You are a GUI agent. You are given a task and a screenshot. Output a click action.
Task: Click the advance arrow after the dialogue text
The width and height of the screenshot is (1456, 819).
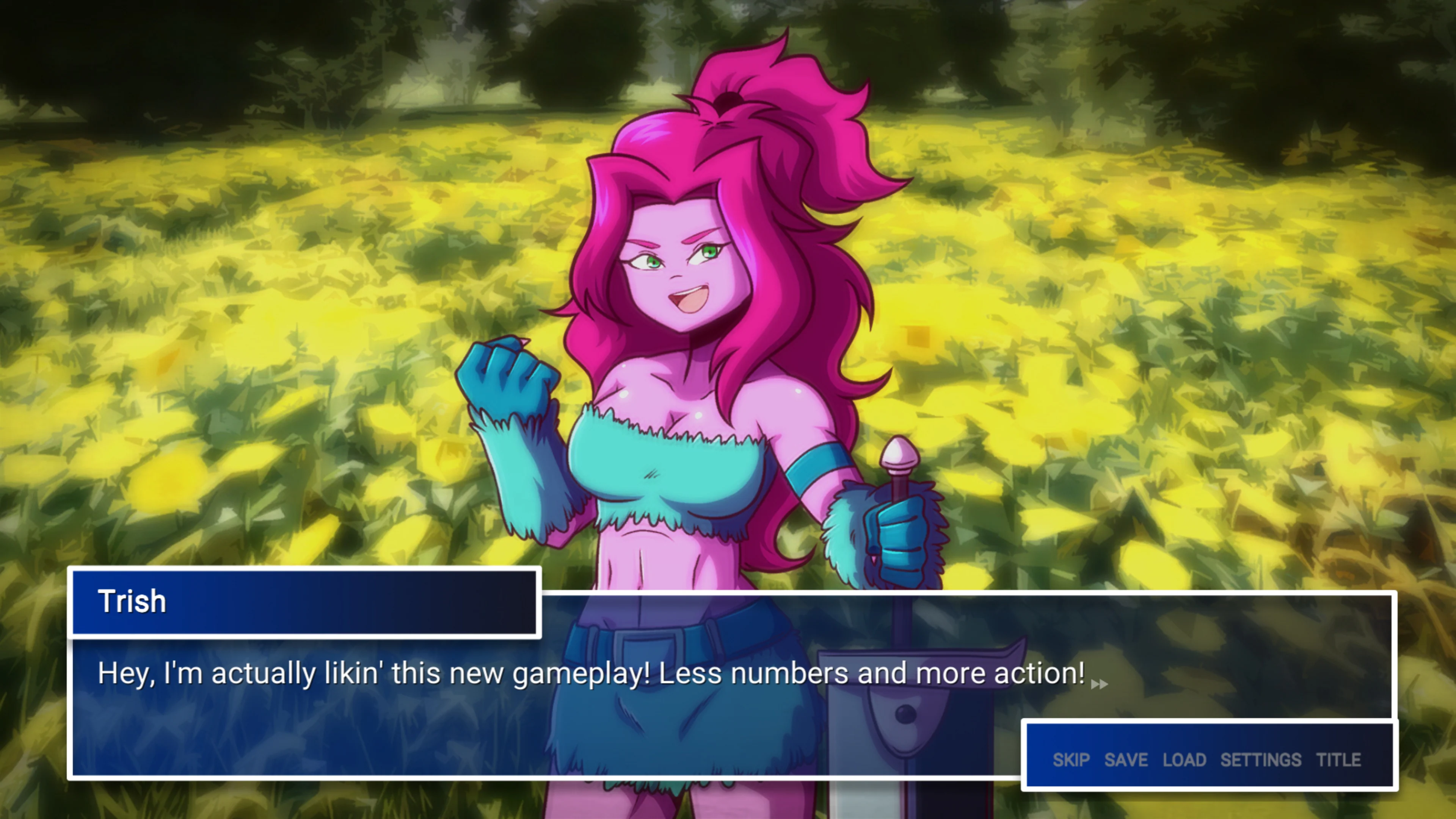coord(1099,683)
